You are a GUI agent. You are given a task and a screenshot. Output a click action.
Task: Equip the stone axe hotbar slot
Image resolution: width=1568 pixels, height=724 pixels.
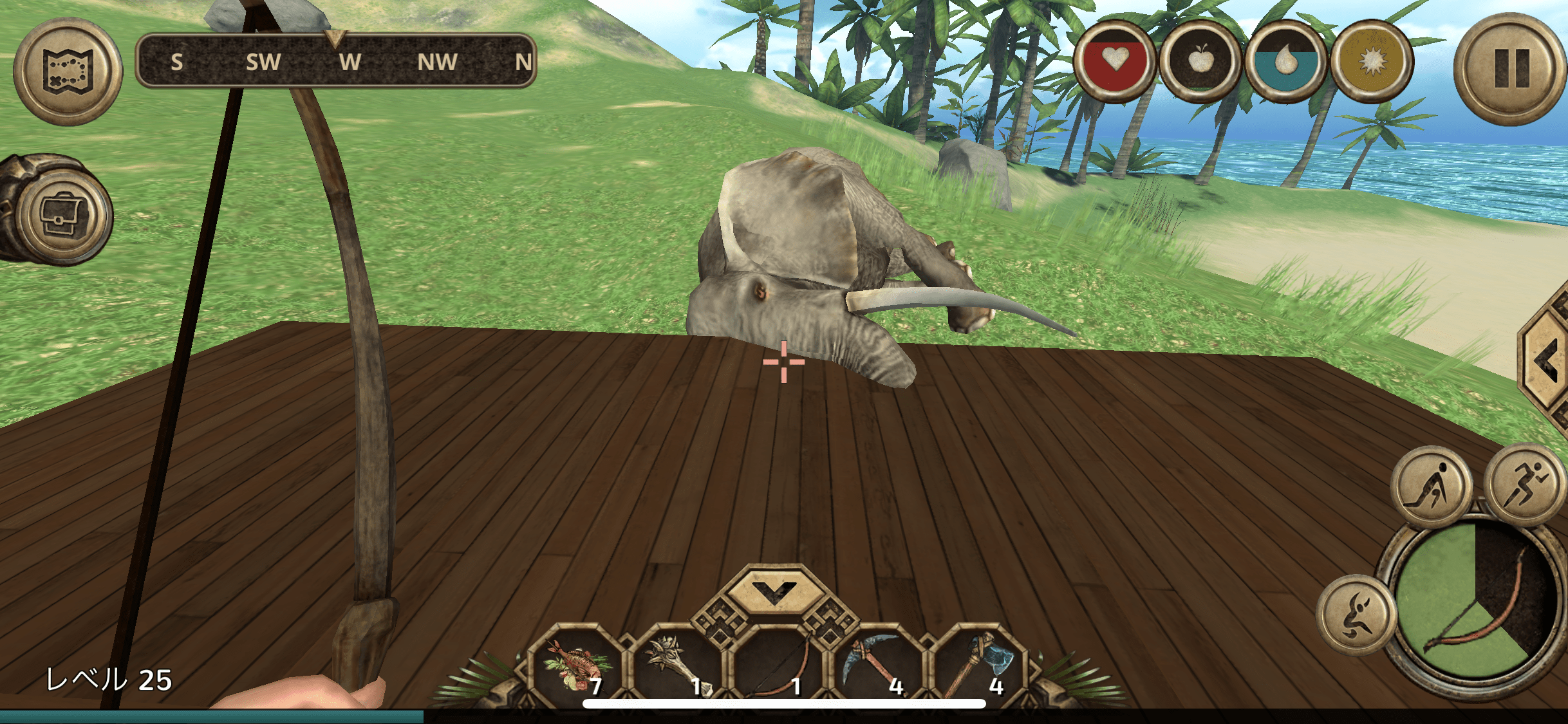tap(978, 668)
